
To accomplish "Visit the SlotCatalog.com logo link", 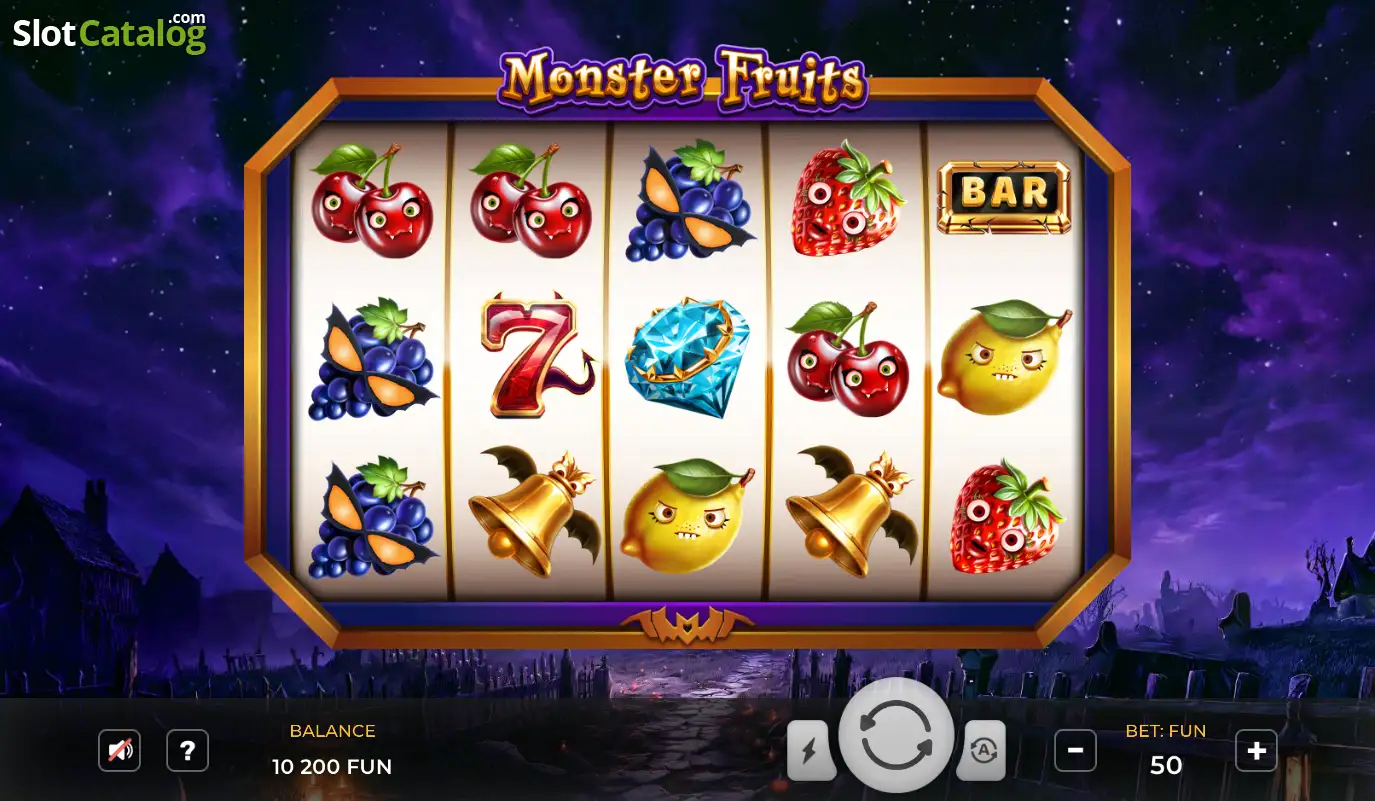I will [109, 33].
